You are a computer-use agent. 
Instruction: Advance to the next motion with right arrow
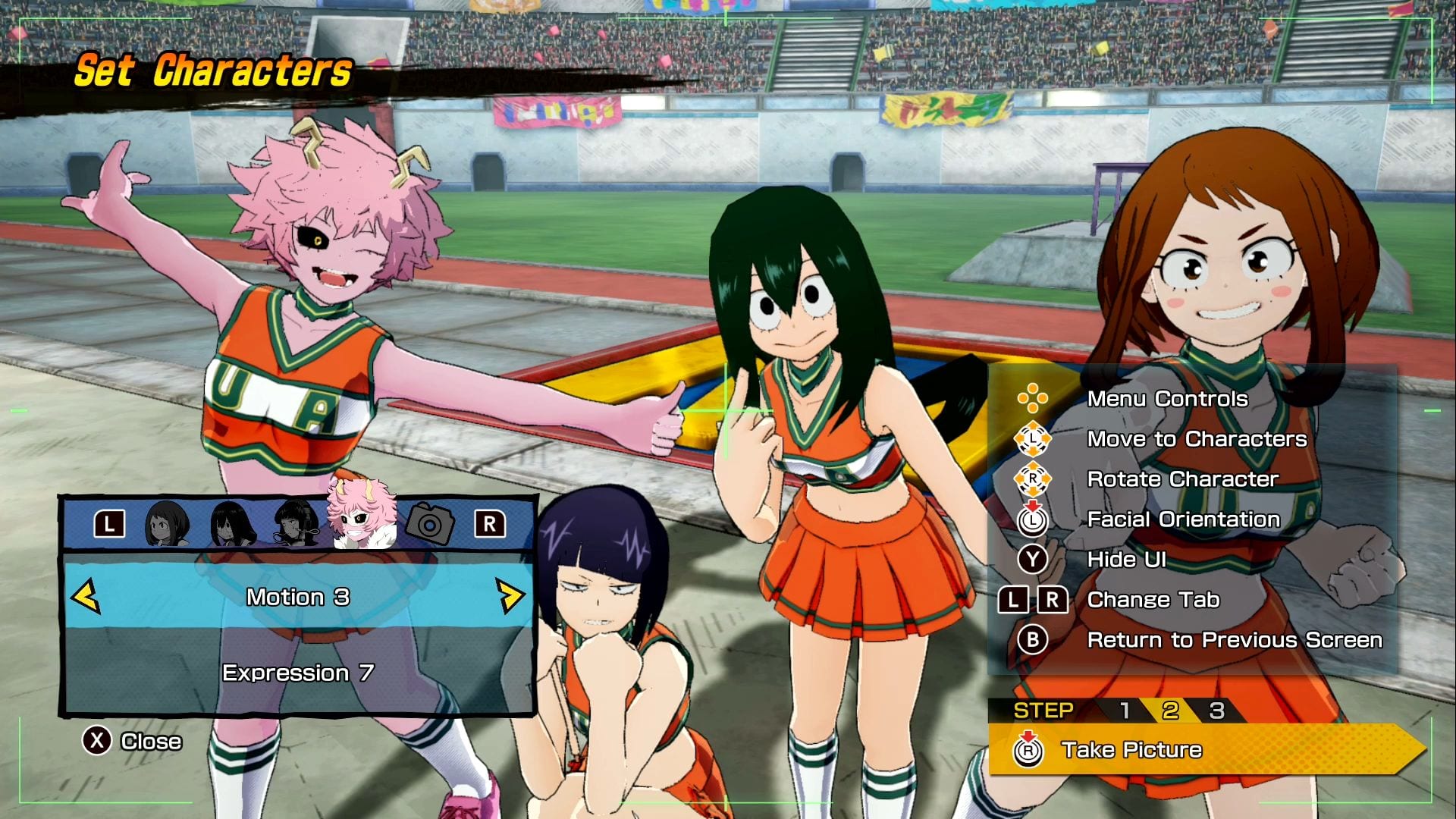510,597
